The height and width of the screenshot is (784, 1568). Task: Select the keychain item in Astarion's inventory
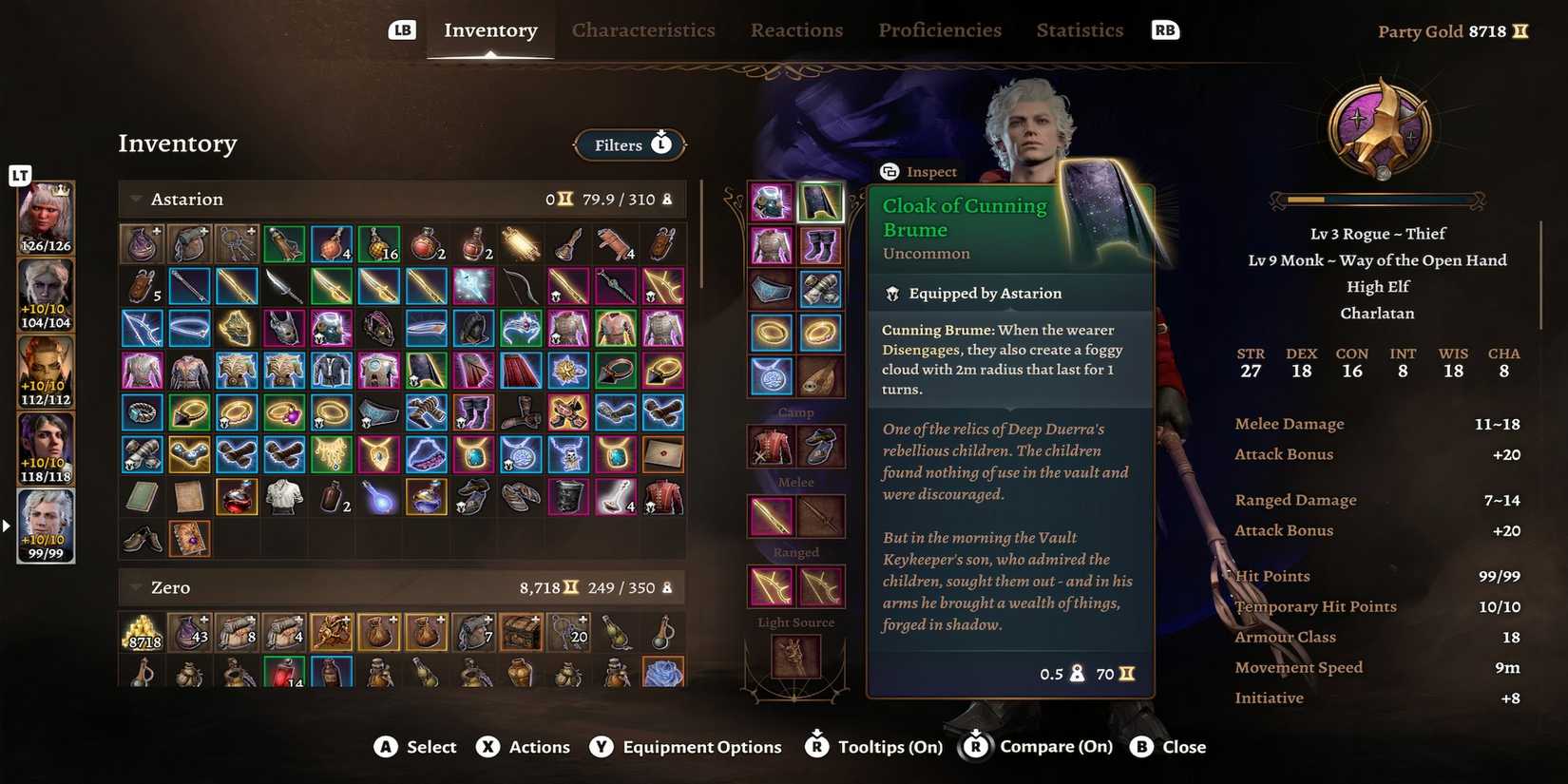pos(237,243)
